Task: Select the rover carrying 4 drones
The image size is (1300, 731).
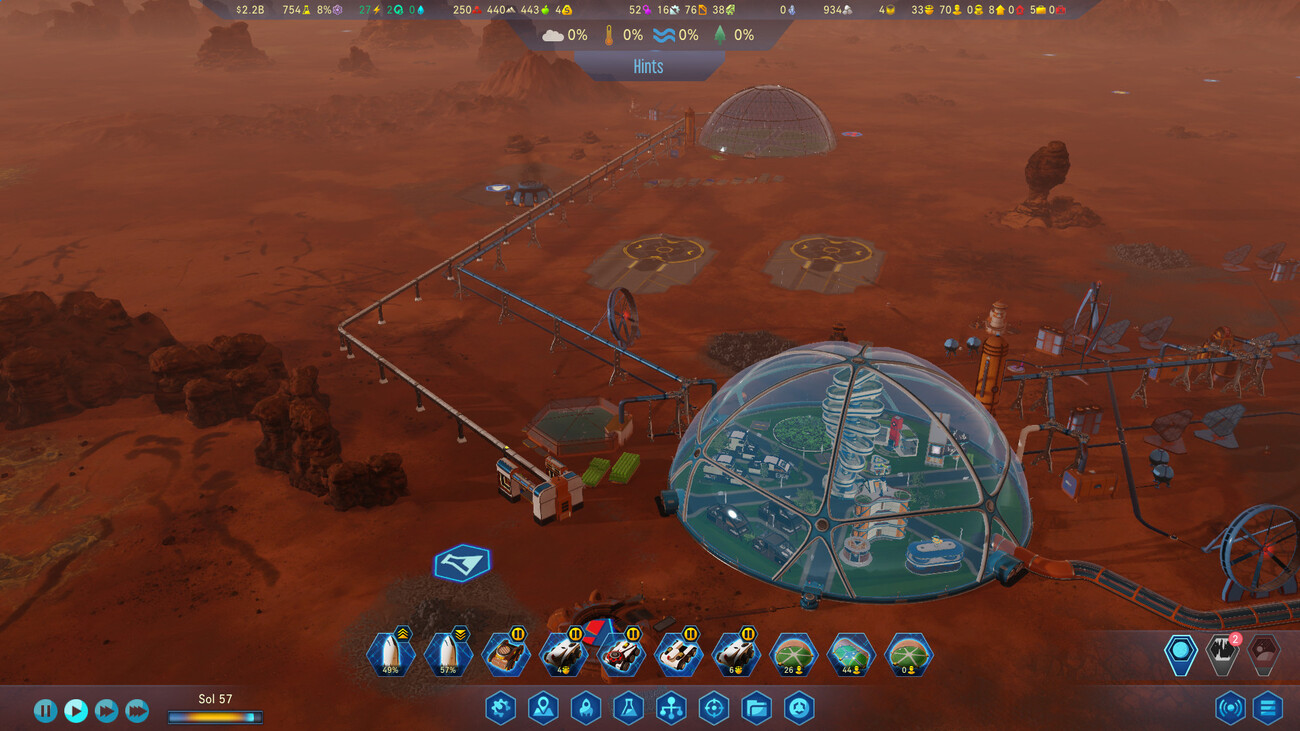Action: click(x=563, y=655)
